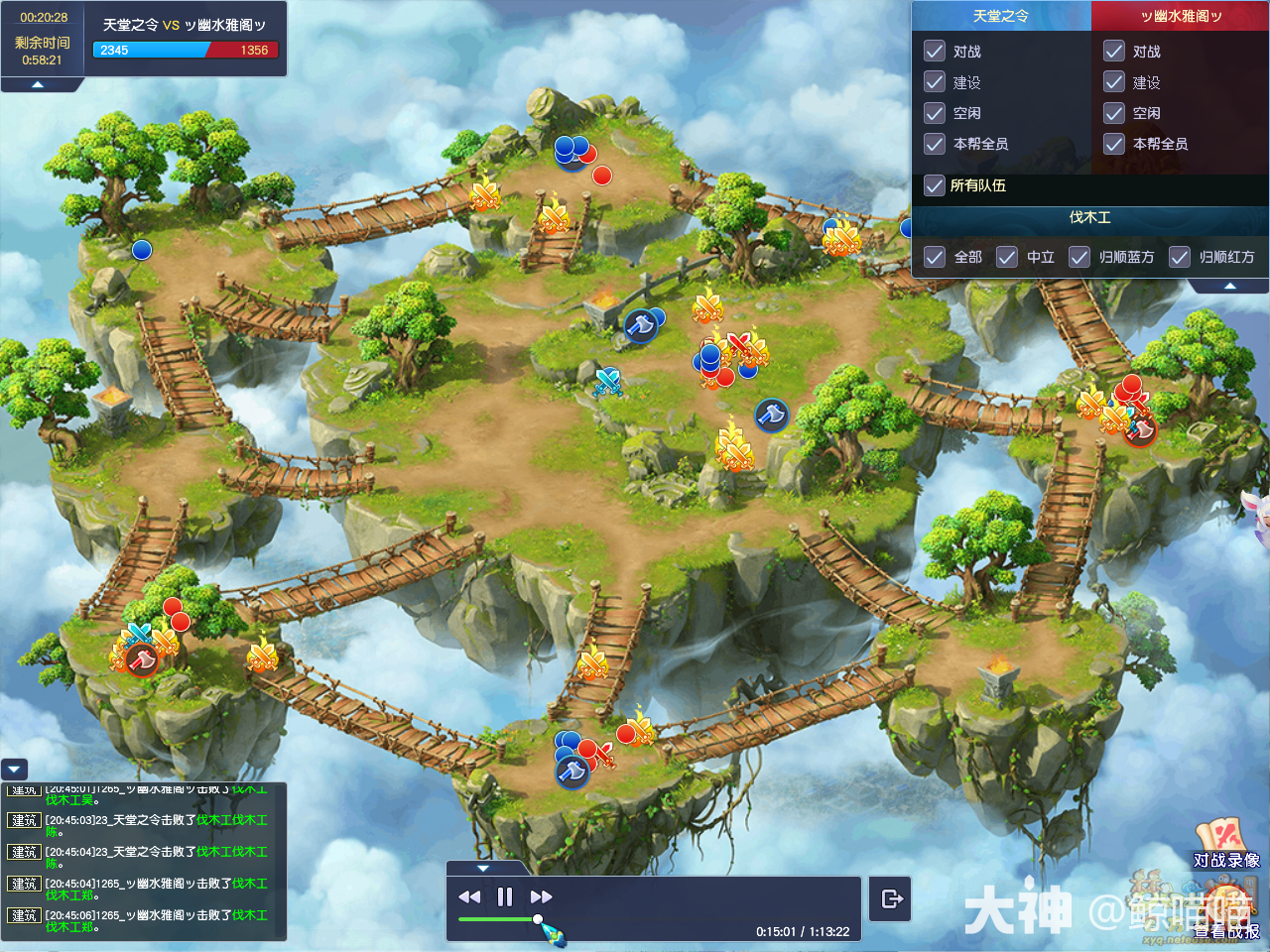Toggle the 所有队伍 checkbox
The width and height of the screenshot is (1270, 952).
pos(935,185)
